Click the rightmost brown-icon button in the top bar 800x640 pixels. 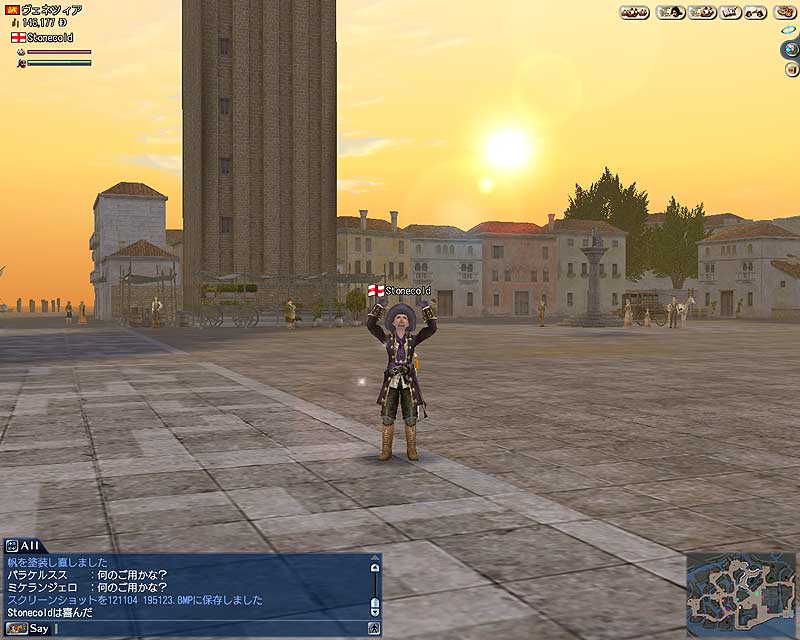pos(783,12)
